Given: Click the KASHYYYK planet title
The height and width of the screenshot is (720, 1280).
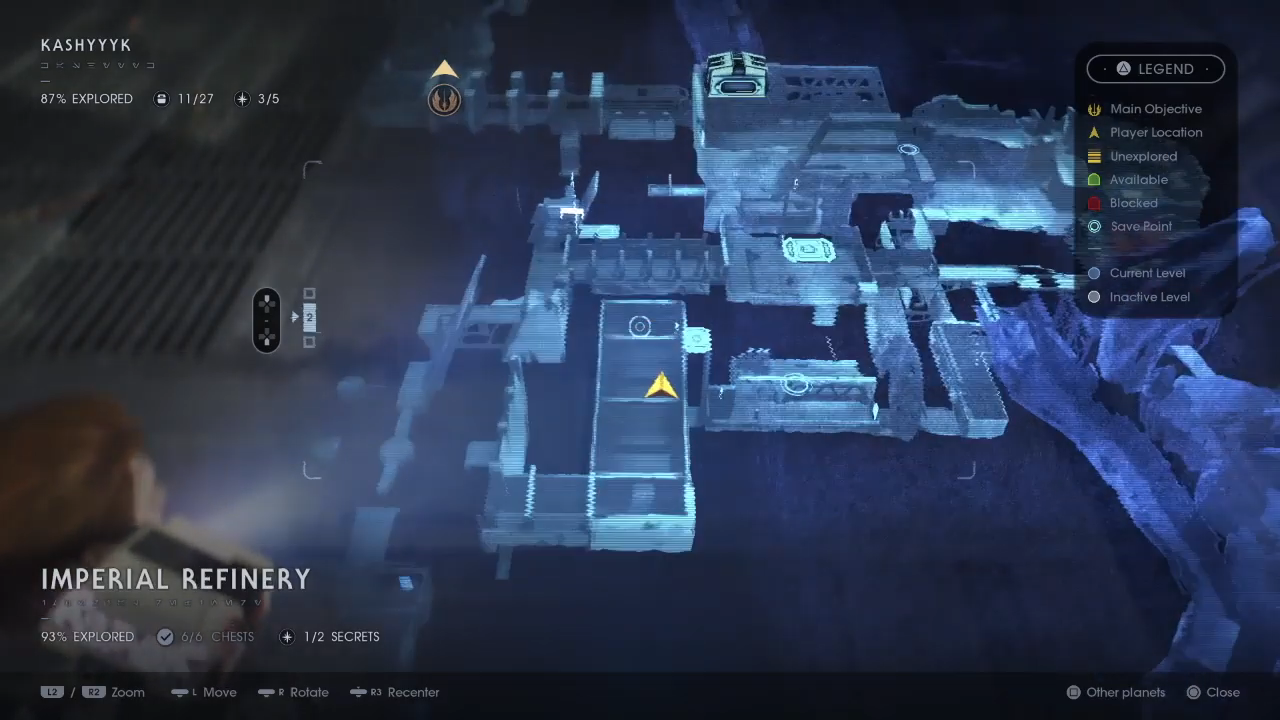Looking at the screenshot, I should click(x=86, y=45).
